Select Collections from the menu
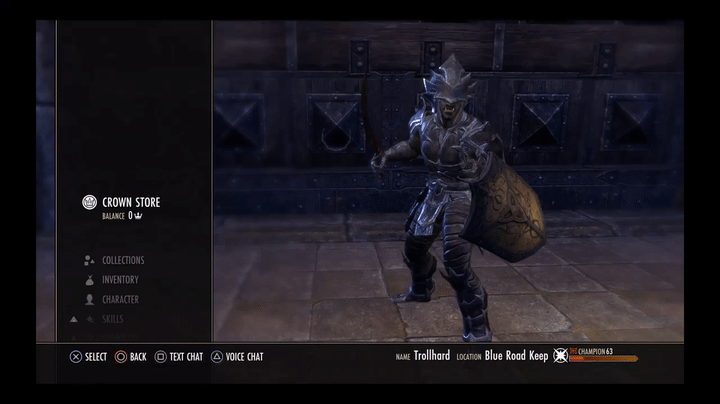 [x=122, y=260]
